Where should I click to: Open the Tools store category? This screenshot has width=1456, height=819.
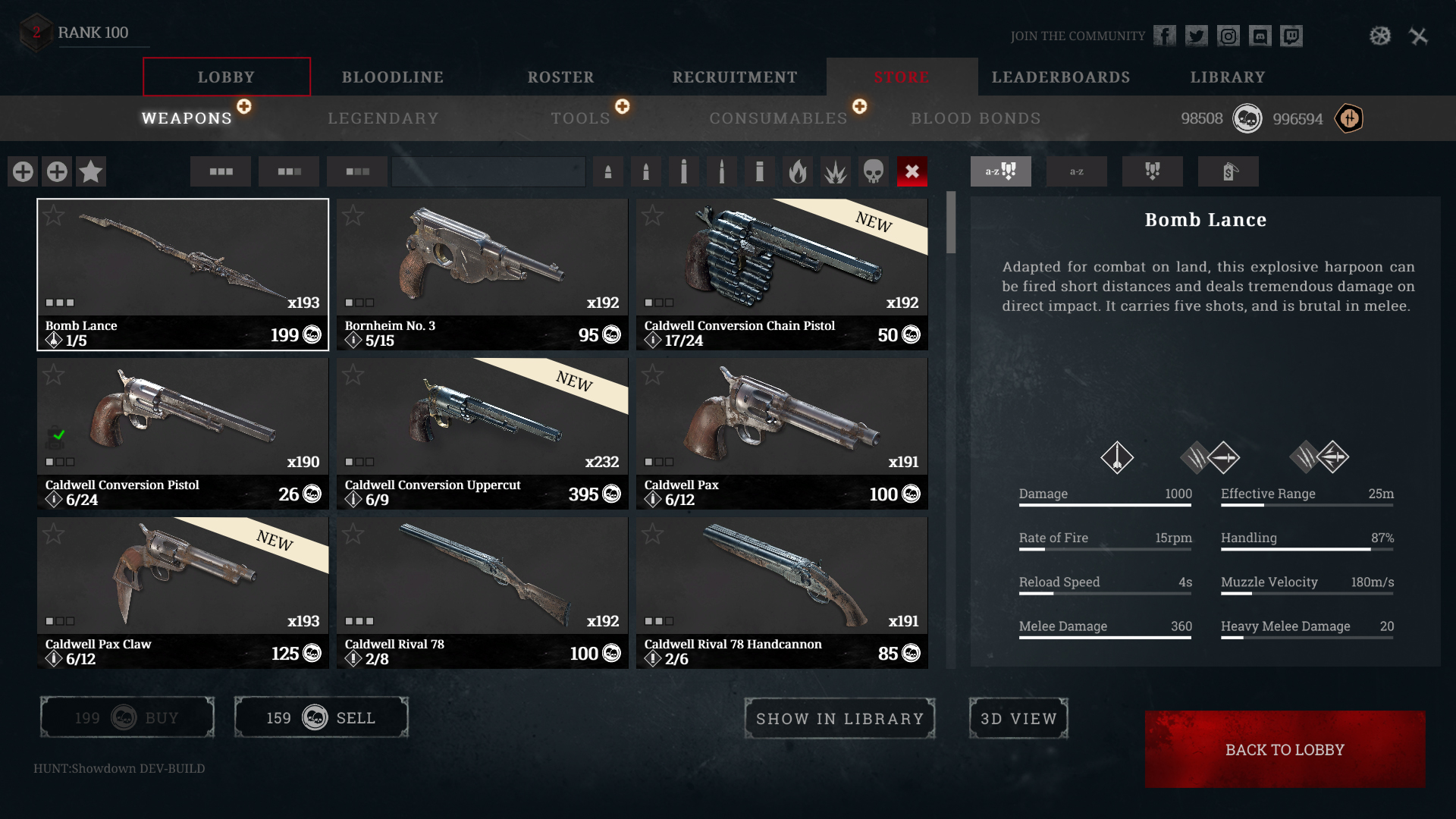click(x=580, y=118)
